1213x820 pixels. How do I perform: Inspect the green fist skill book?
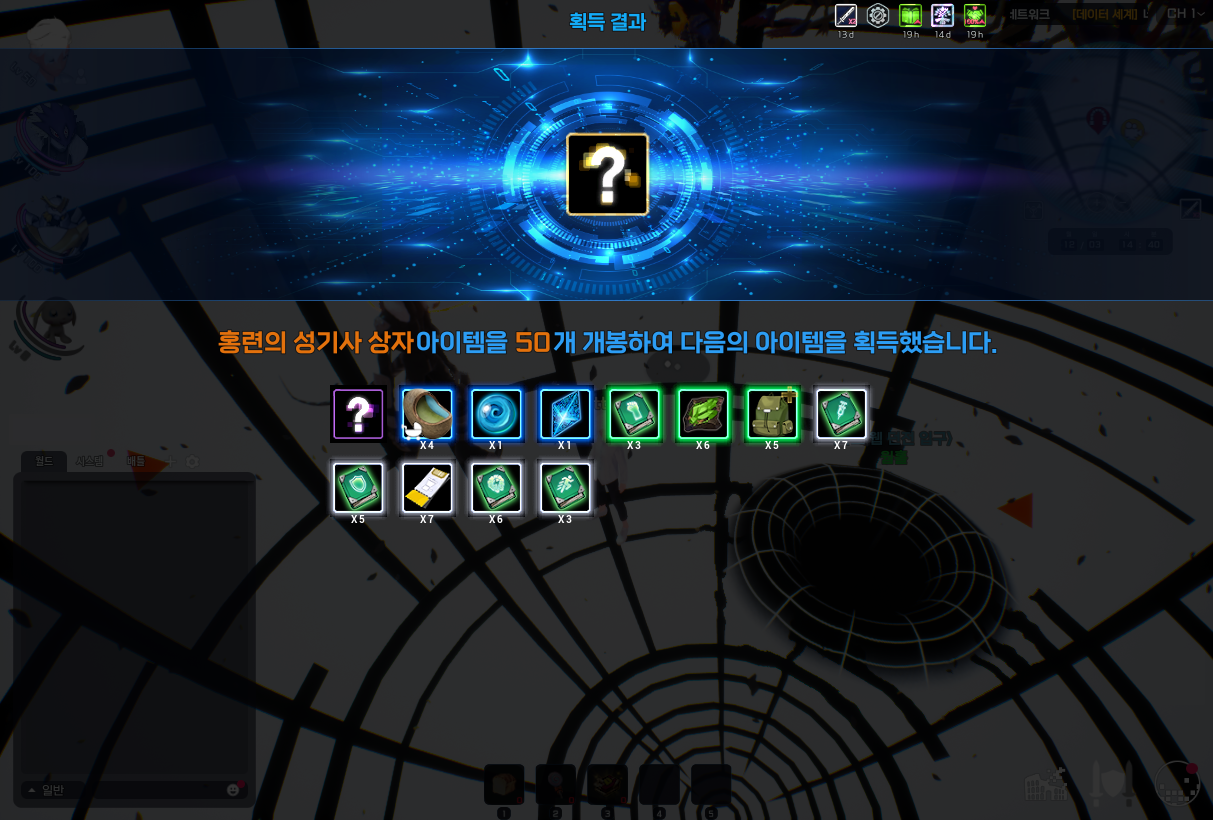click(x=634, y=414)
